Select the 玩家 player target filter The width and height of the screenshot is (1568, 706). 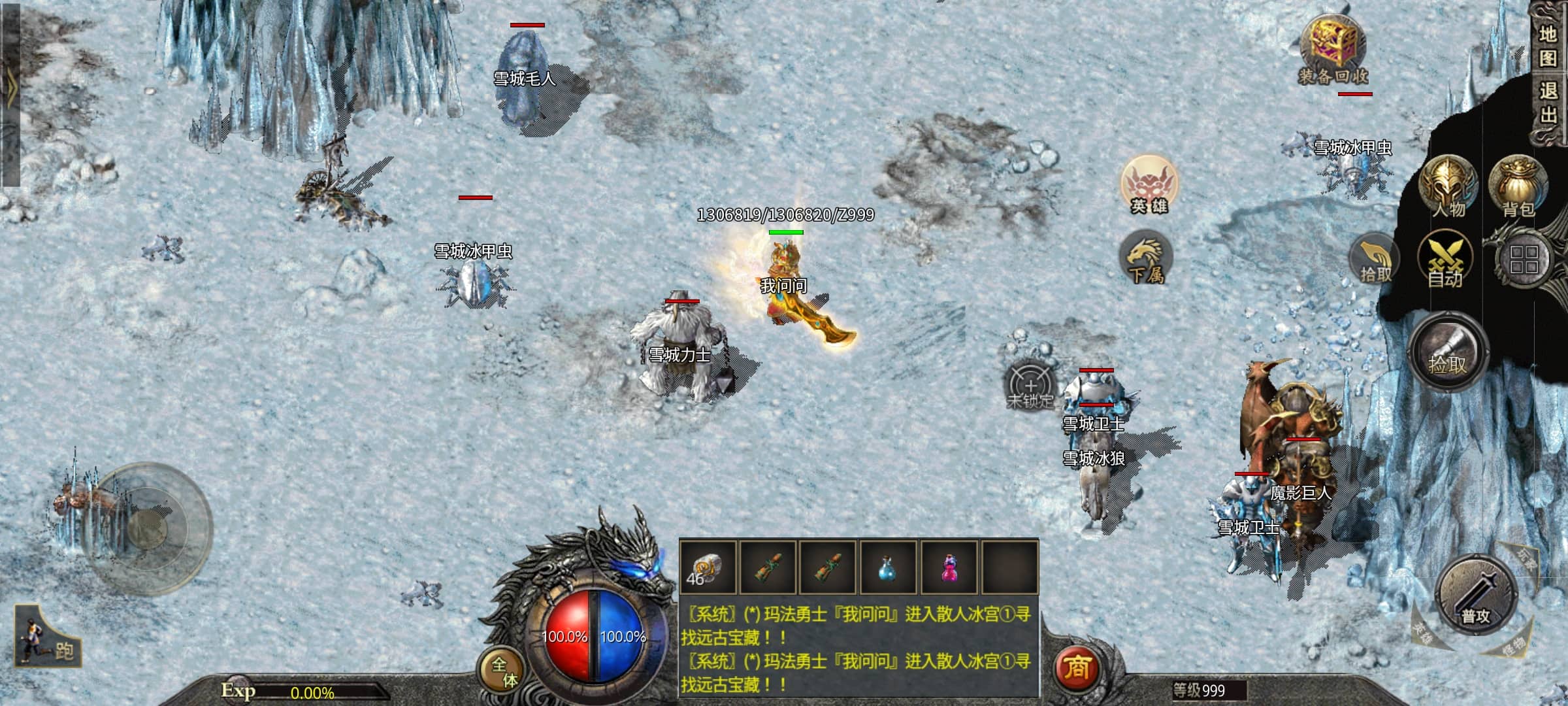[x=1526, y=560]
